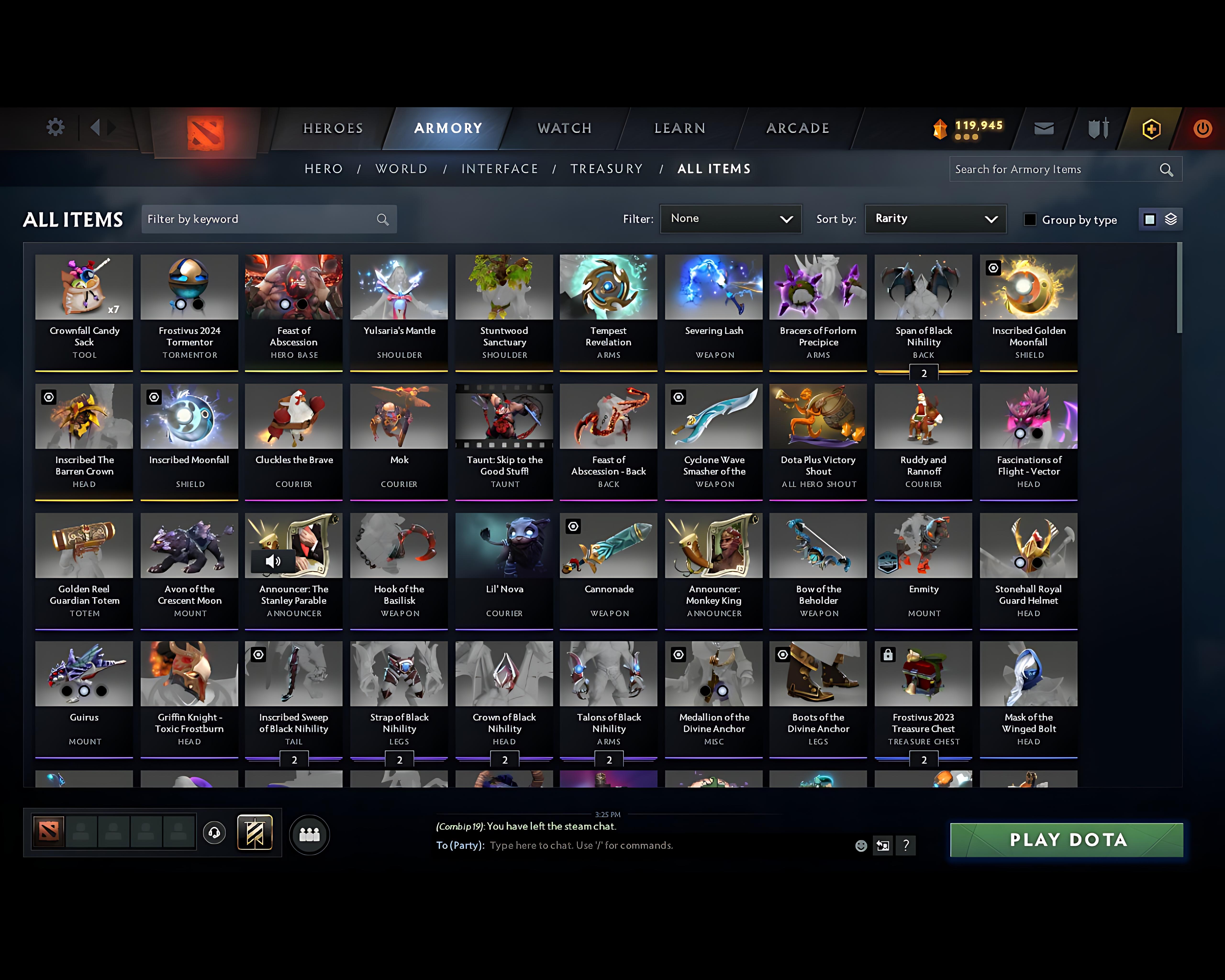Image resolution: width=1225 pixels, height=980 pixels.
Task: Open the guild banner icon
Action: [255, 833]
